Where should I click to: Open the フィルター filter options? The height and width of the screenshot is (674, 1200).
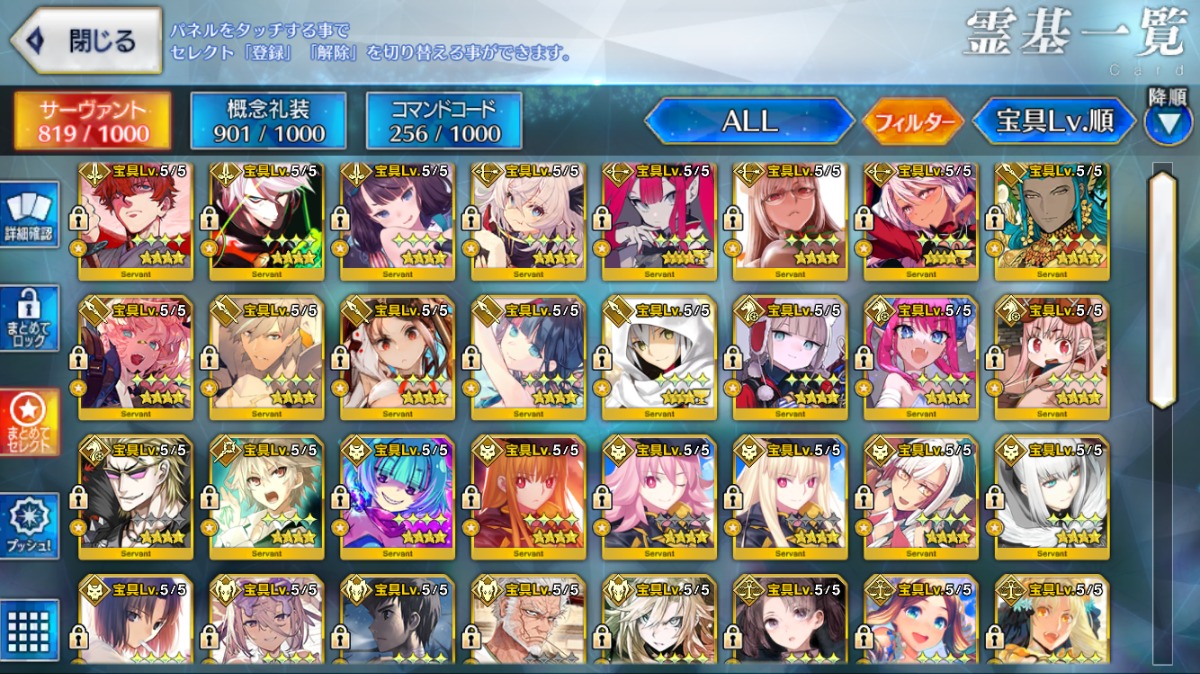coord(912,123)
